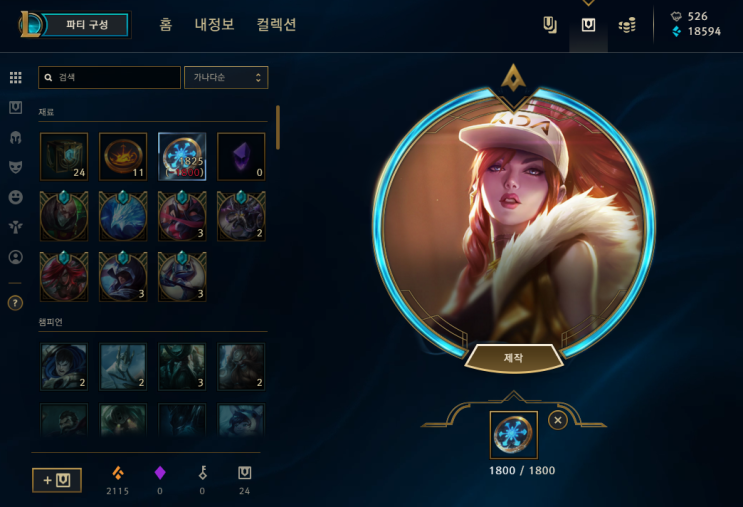The width and height of the screenshot is (743, 507).
Task: Open the question mark help icon
Action: pos(15,302)
